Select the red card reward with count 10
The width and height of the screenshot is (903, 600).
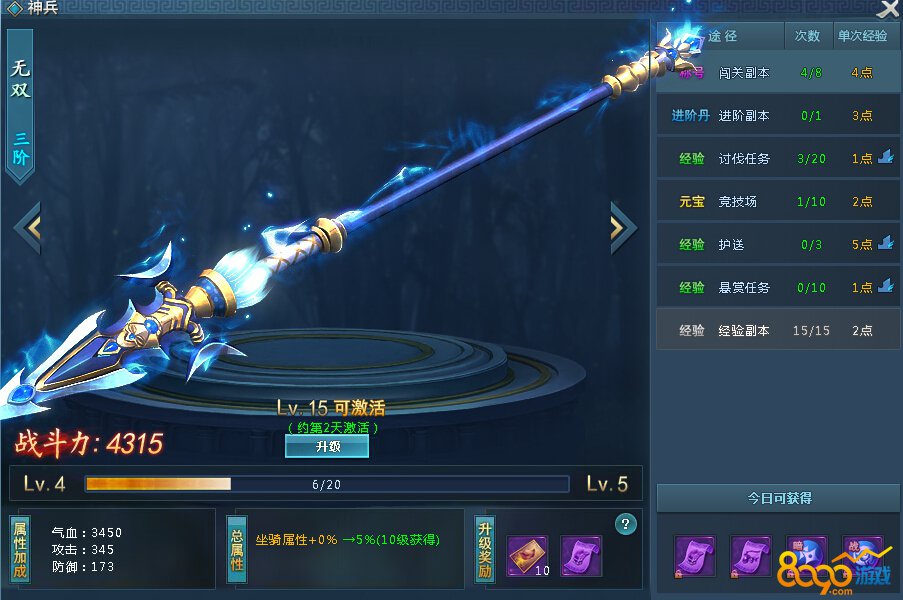527,555
